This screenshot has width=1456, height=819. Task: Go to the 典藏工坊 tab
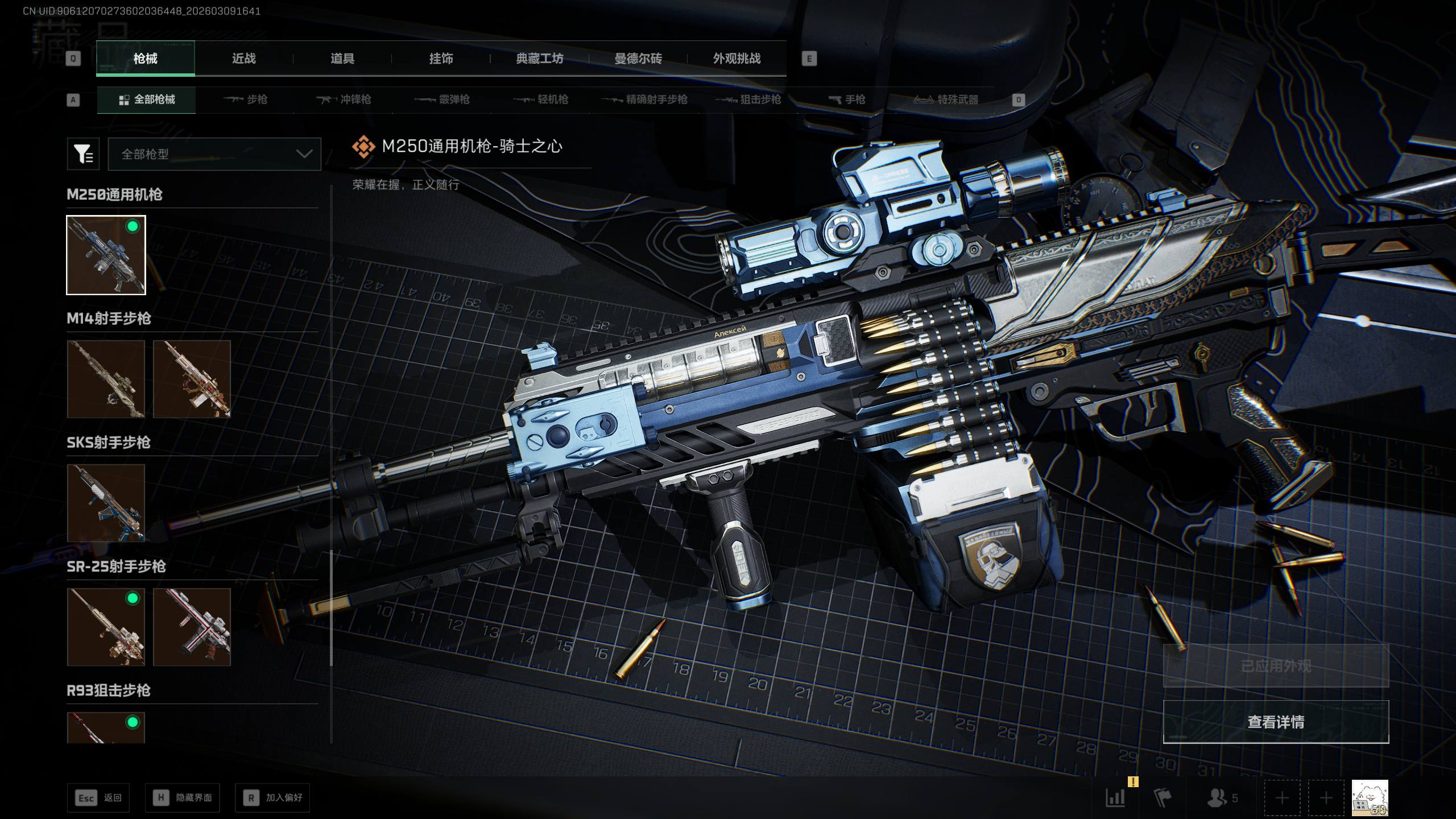point(539,59)
